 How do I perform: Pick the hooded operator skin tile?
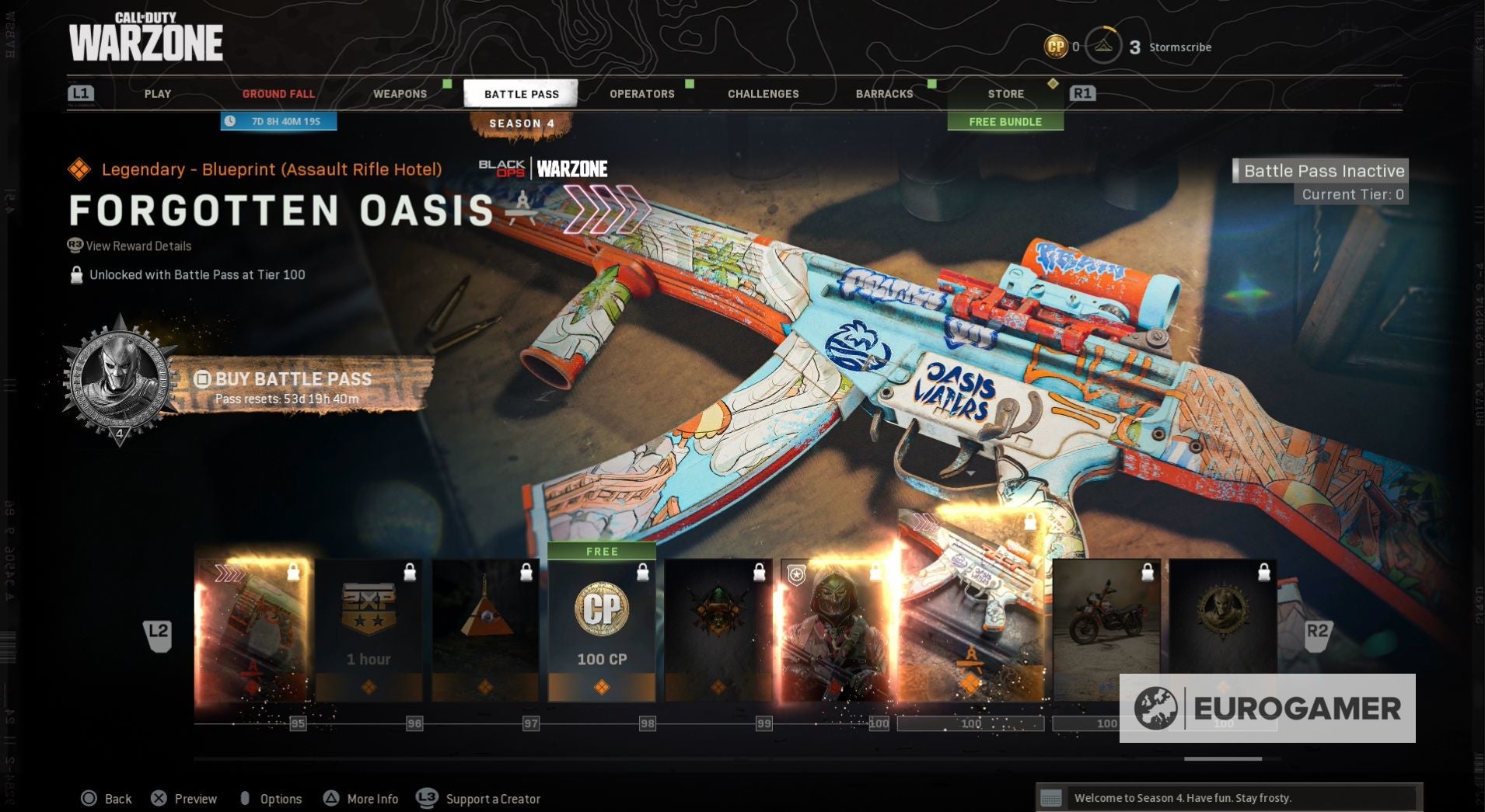pyautogui.click(x=835, y=629)
